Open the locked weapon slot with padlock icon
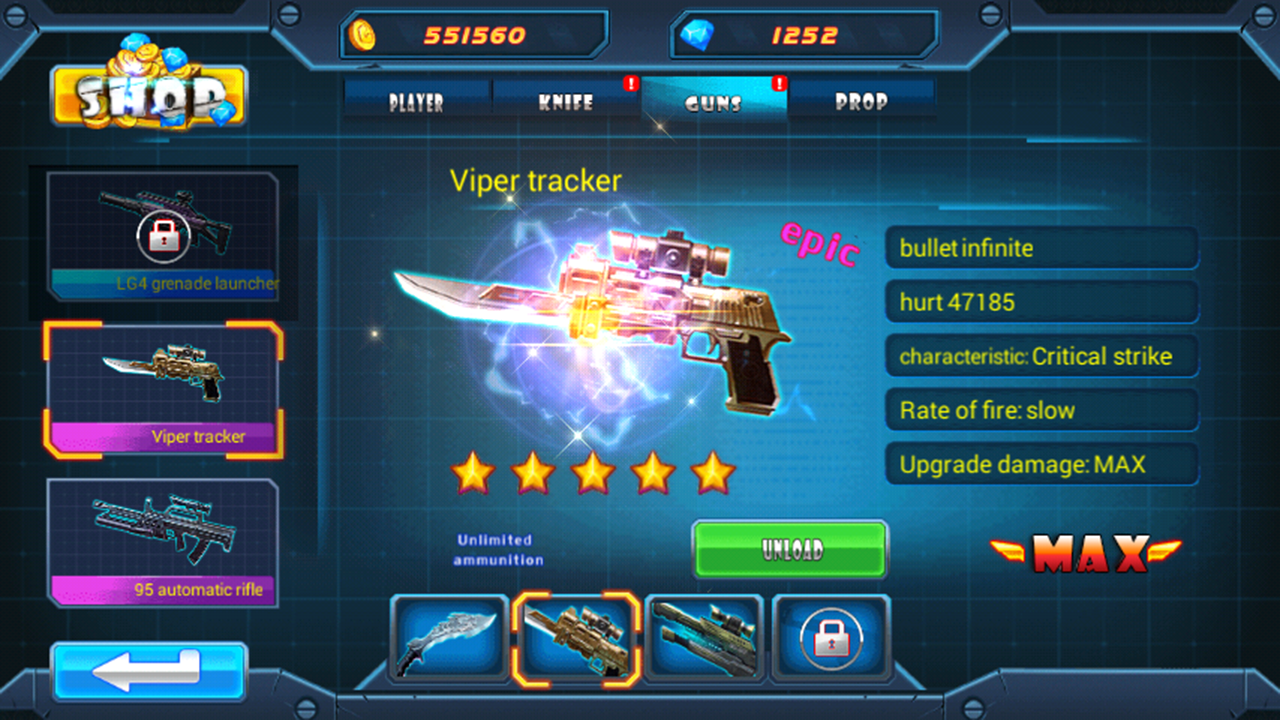The width and height of the screenshot is (1280, 720). pos(831,638)
